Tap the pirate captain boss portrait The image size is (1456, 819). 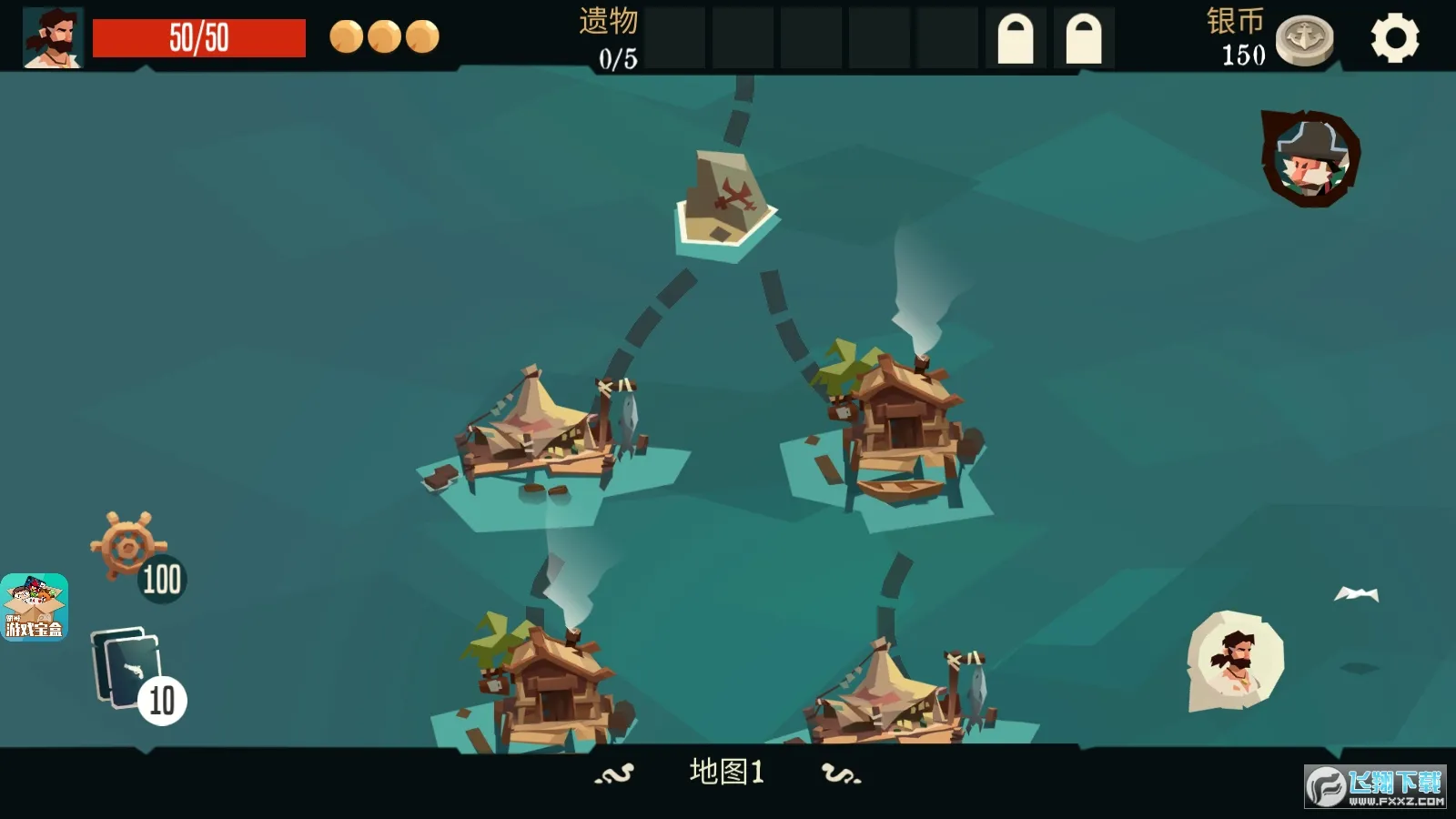pos(1309,158)
